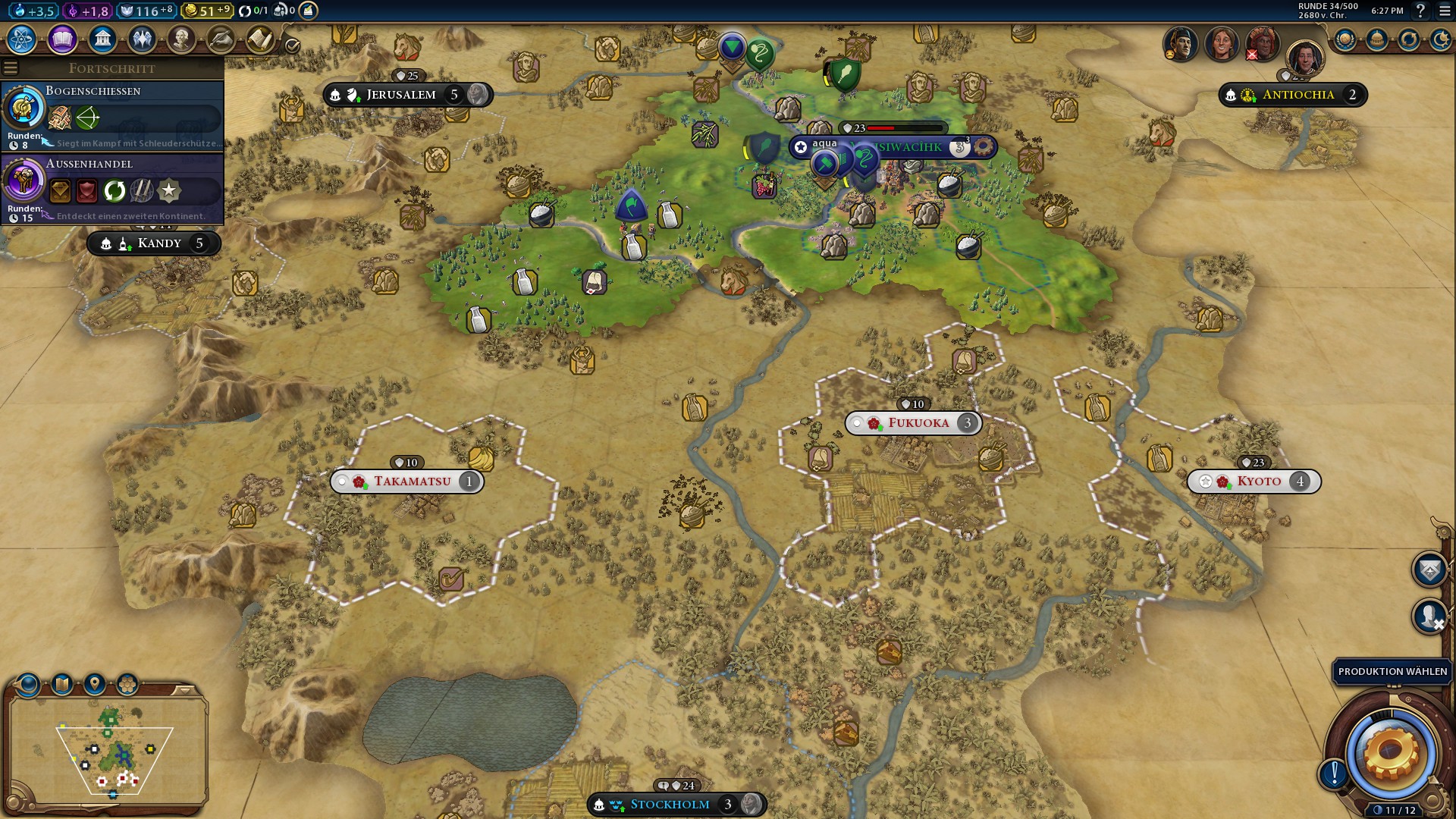Click the gear next-turn action button
Viewport: 1456px width, 819px height.
[1390, 753]
